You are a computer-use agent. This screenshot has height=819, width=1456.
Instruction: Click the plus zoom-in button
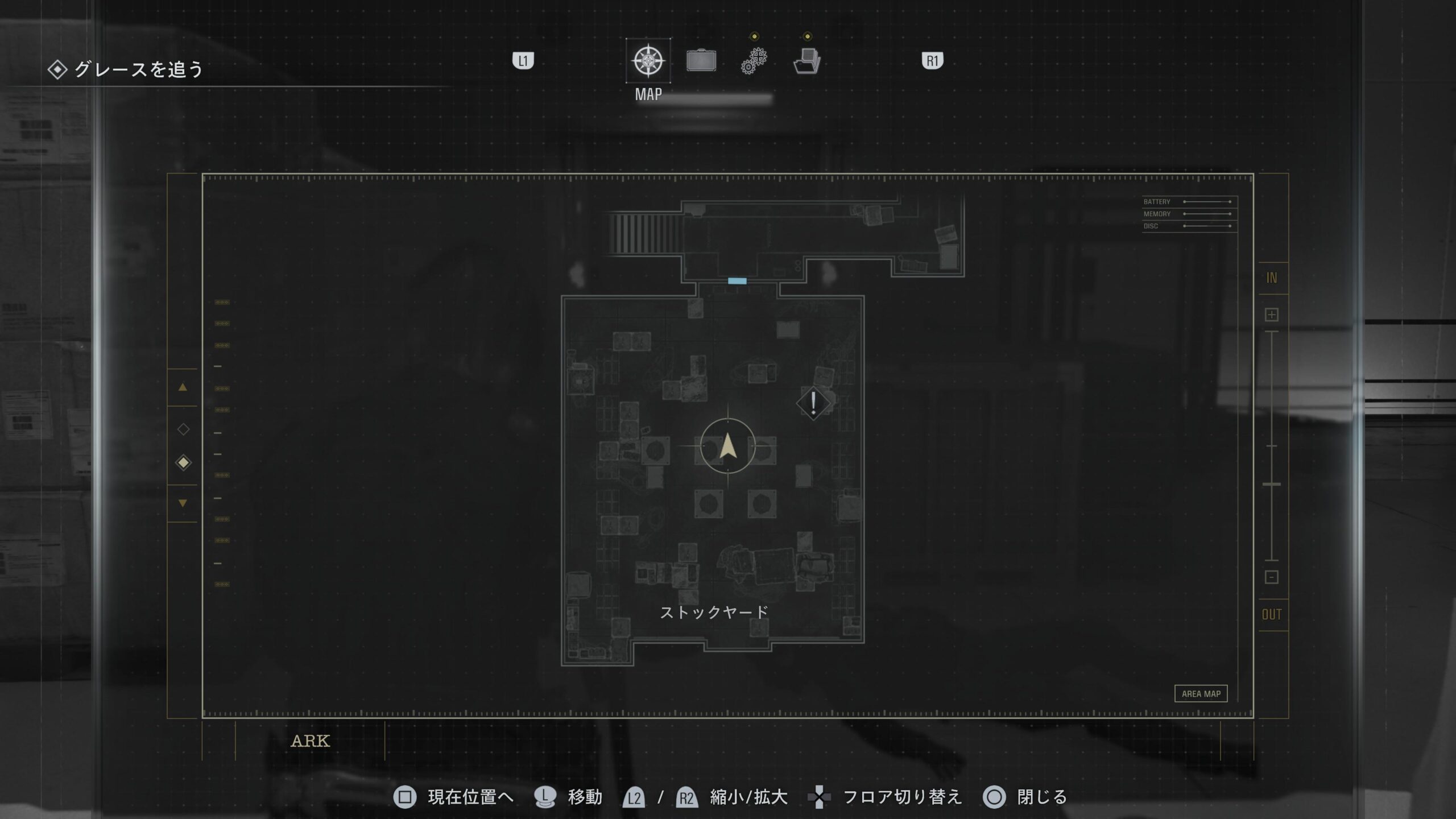pyautogui.click(x=1272, y=315)
